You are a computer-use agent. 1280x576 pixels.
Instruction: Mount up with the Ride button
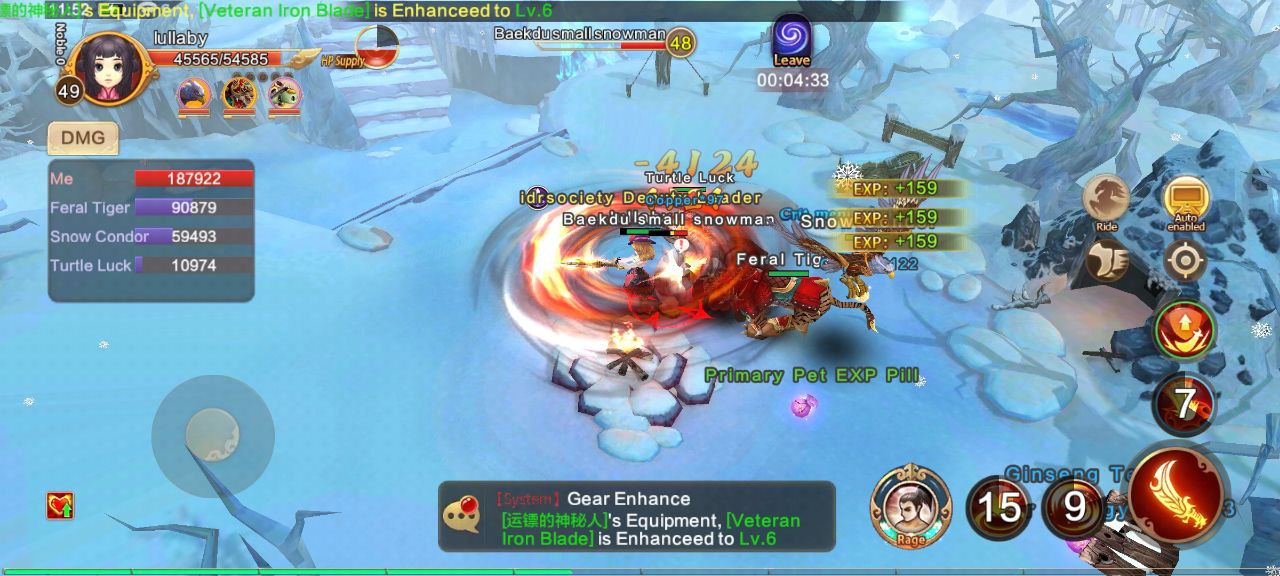(1106, 200)
